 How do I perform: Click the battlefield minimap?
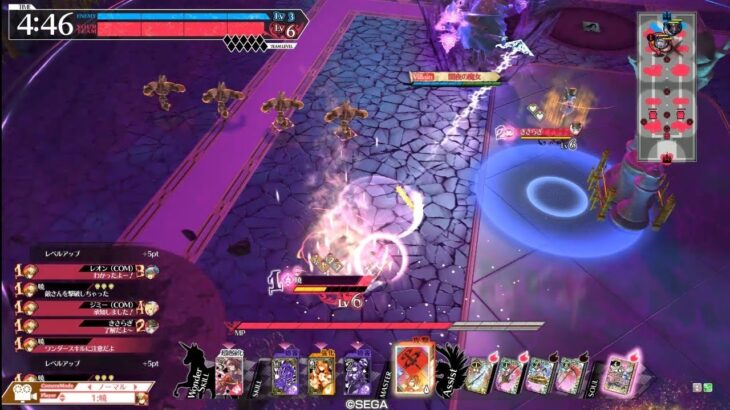[x=665, y=88]
